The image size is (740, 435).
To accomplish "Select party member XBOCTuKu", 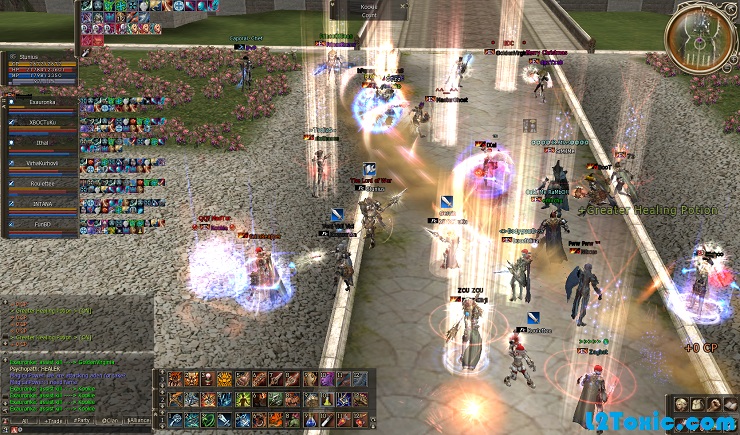I will pyautogui.click(x=42, y=121).
